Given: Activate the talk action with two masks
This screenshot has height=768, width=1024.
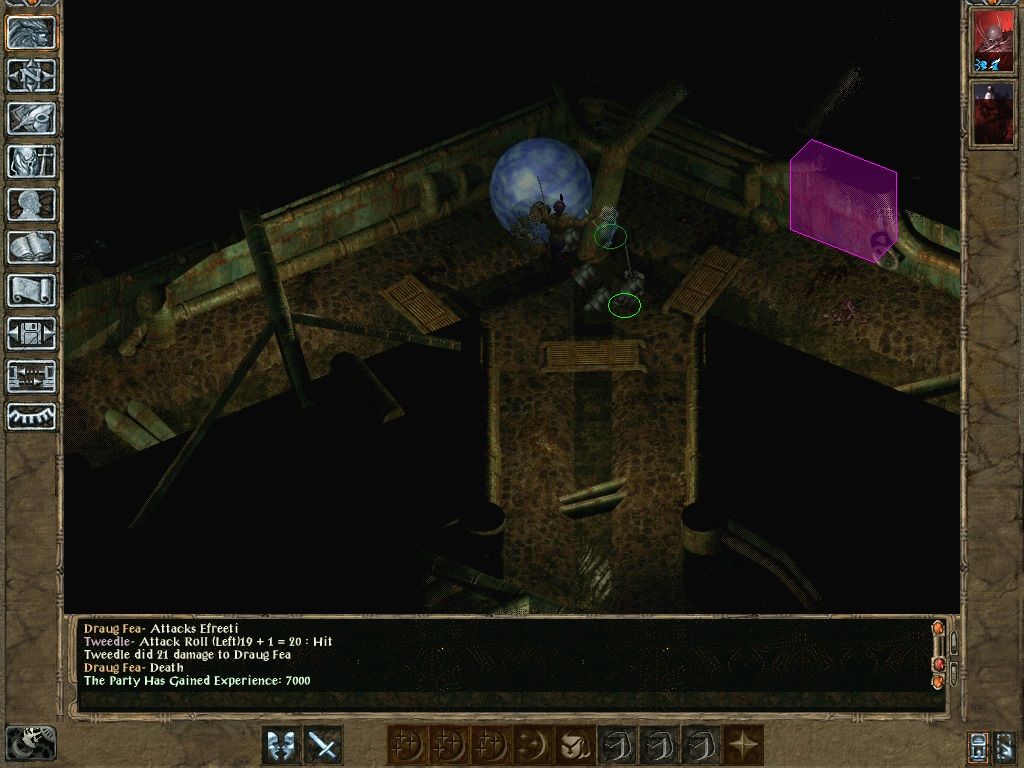Looking at the screenshot, I should point(281,745).
